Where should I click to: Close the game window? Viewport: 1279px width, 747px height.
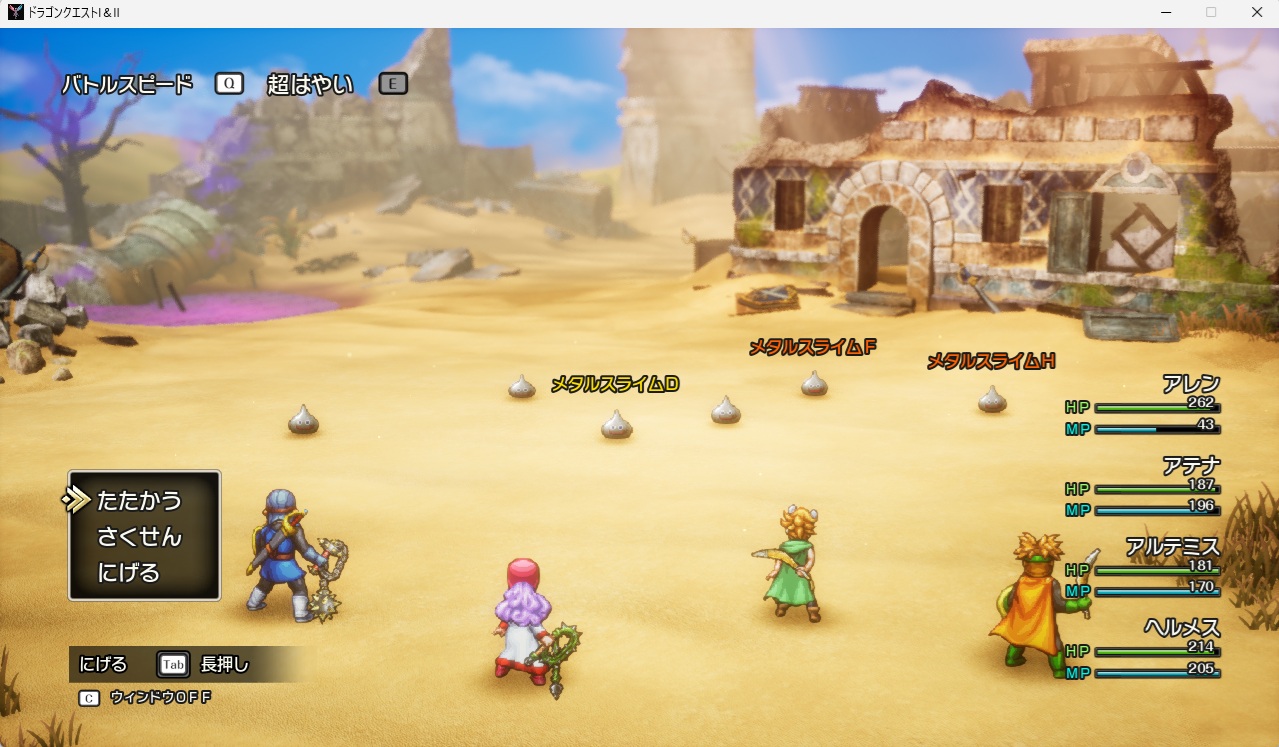click(x=1256, y=12)
